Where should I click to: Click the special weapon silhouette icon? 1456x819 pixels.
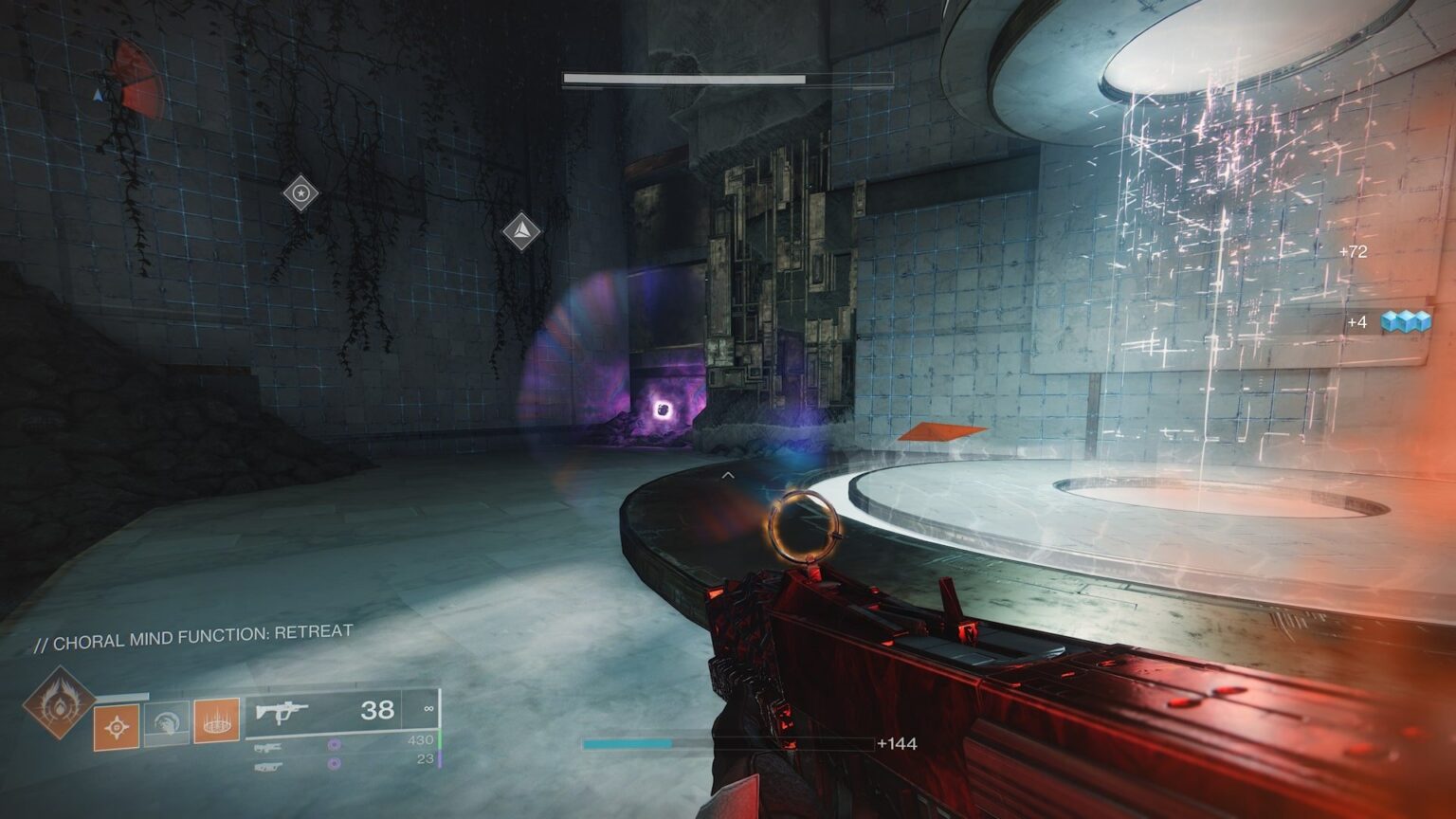point(270,747)
